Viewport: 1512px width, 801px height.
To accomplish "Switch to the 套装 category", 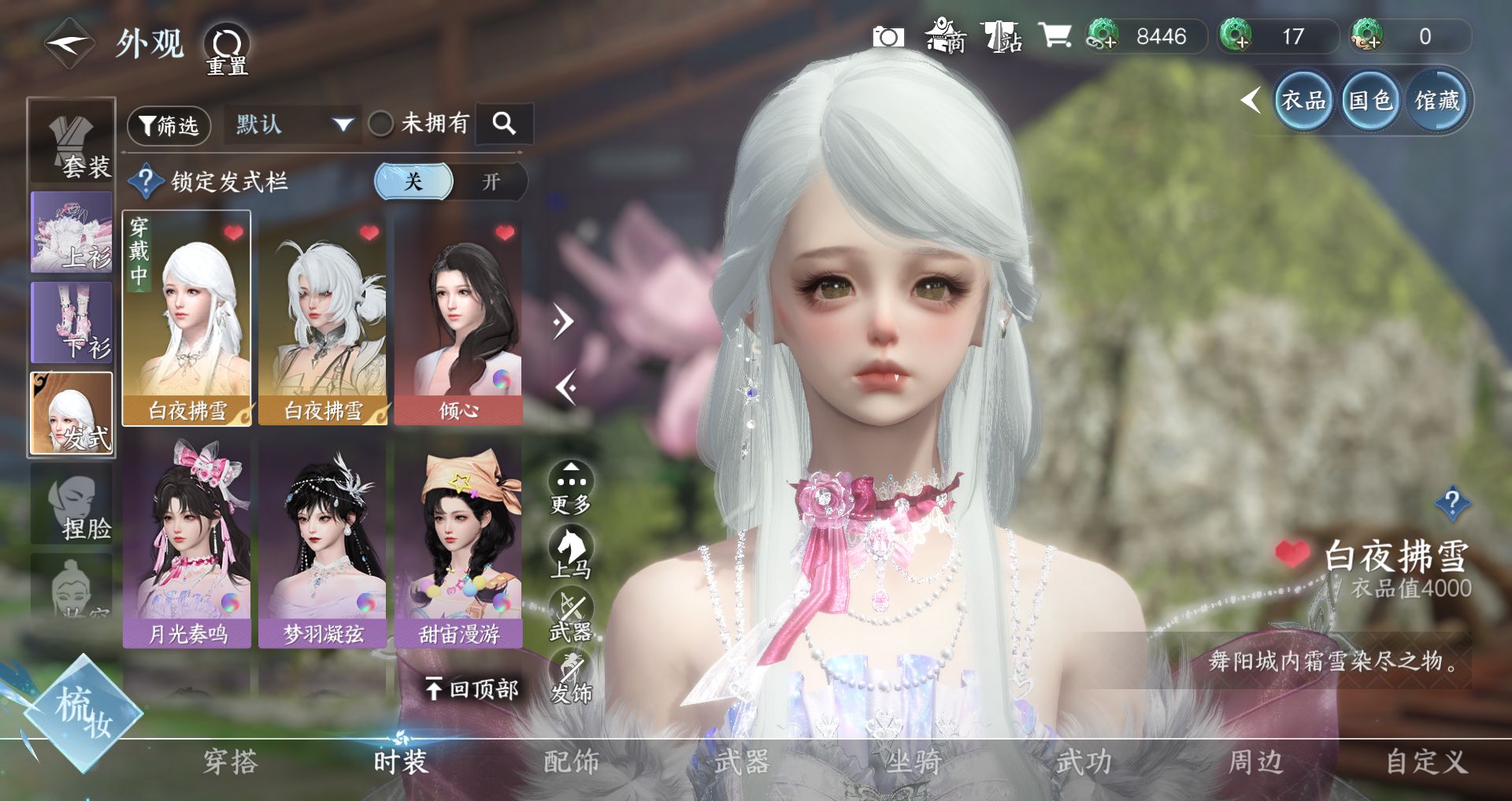I will (72, 142).
